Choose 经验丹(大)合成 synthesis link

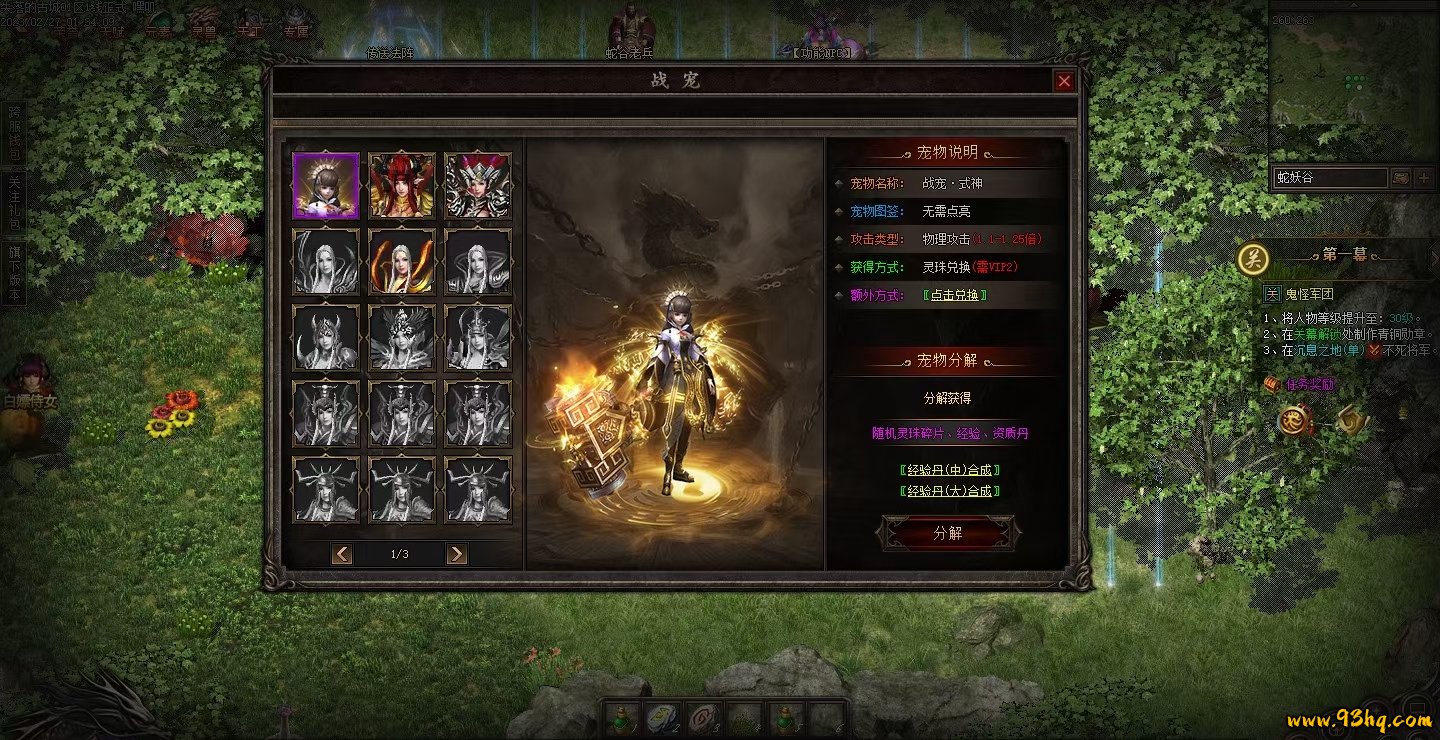tap(950, 491)
